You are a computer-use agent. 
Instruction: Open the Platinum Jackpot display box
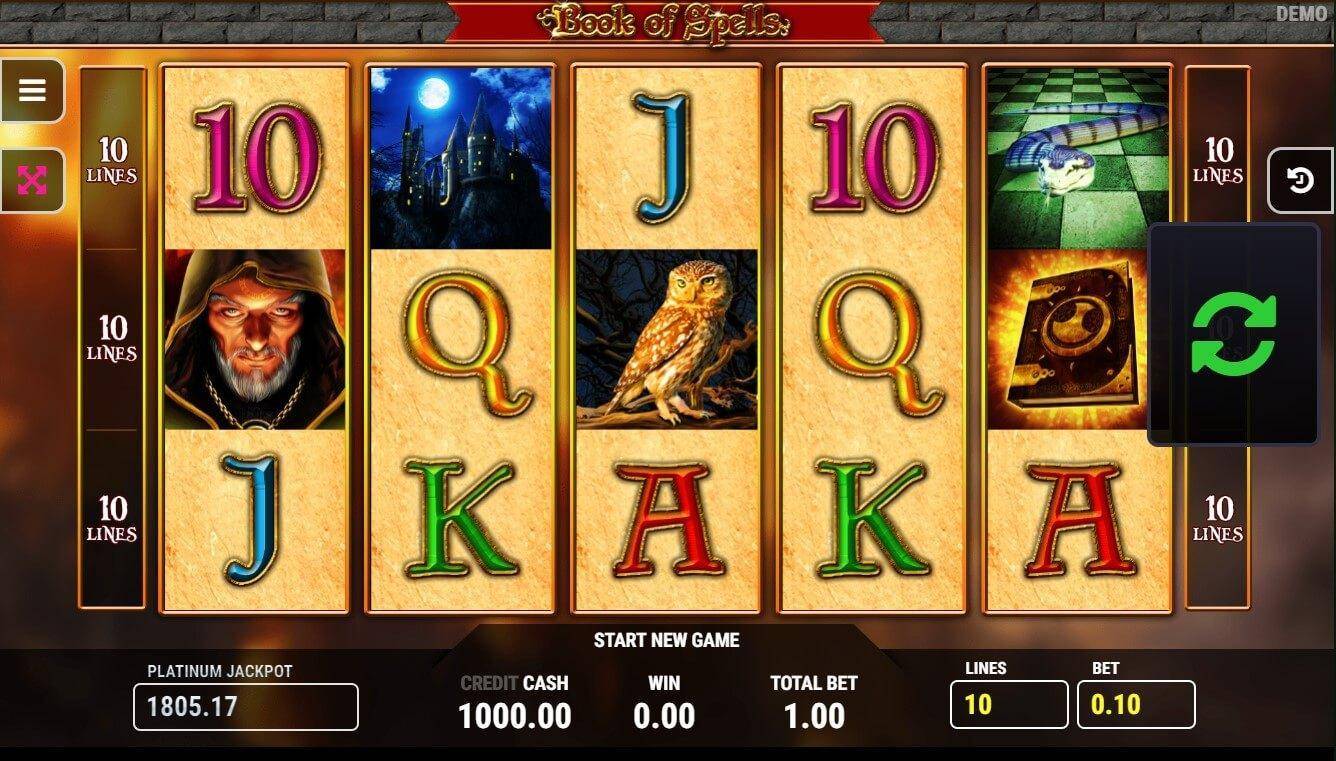[245, 707]
